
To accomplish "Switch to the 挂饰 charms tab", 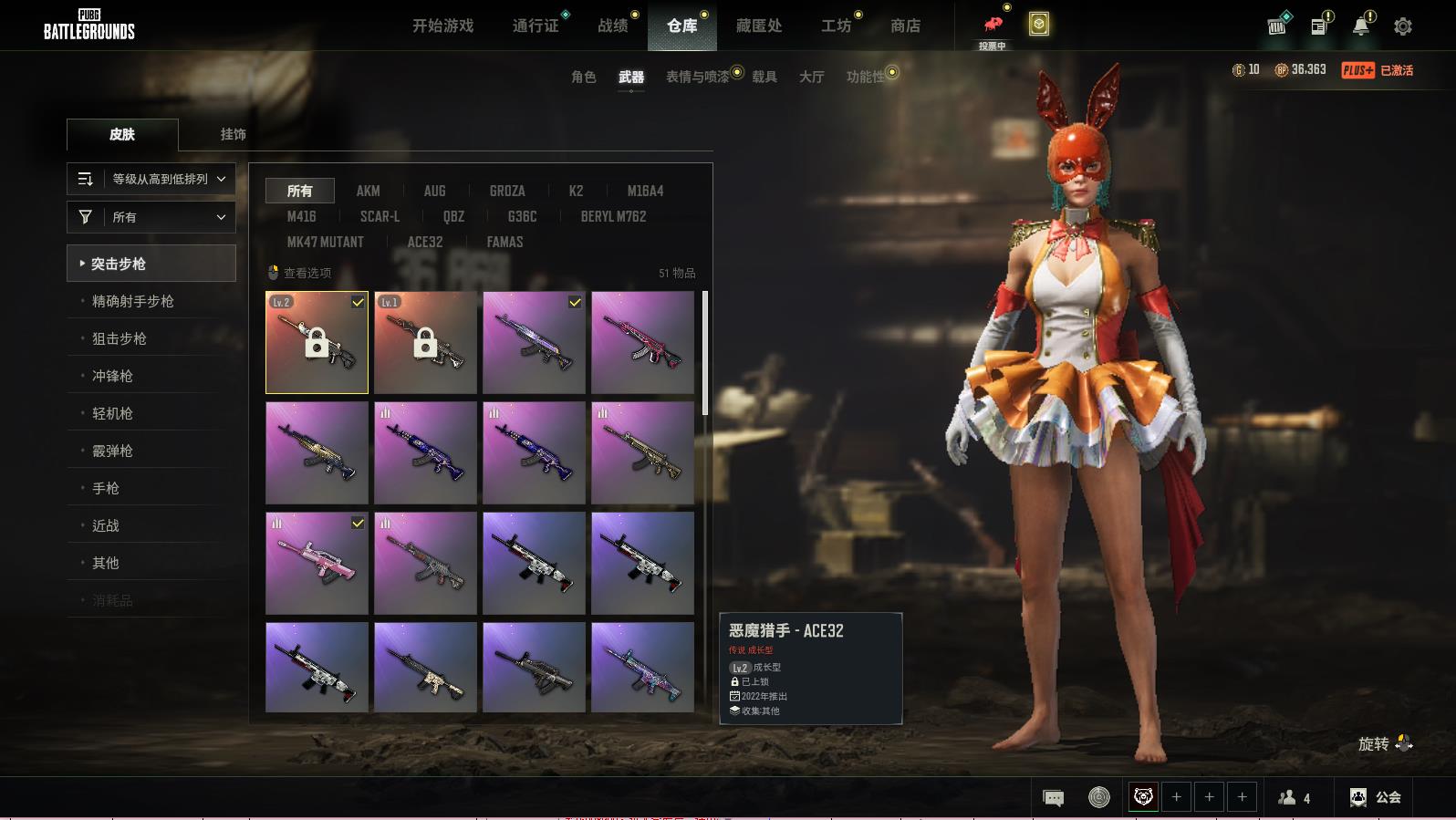I will coord(233,134).
